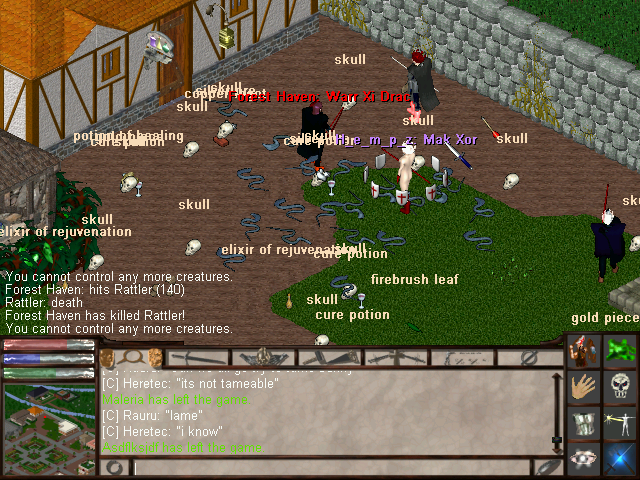Activate the glowing blue sword icon
Viewport: 640px width, 480px height.
click(x=619, y=458)
